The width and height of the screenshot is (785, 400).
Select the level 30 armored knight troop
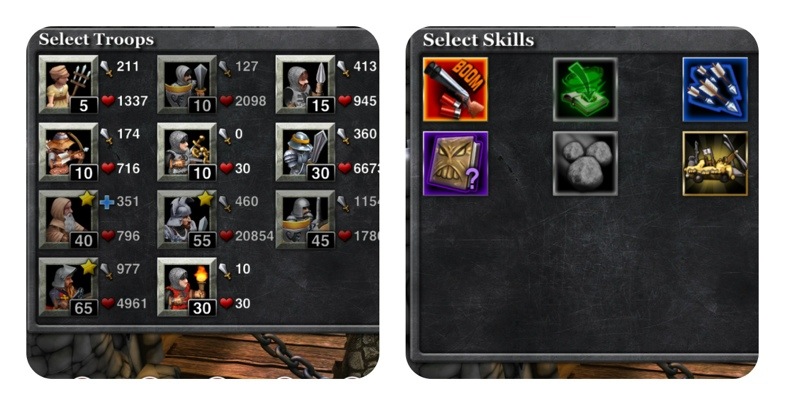click(305, 151)
